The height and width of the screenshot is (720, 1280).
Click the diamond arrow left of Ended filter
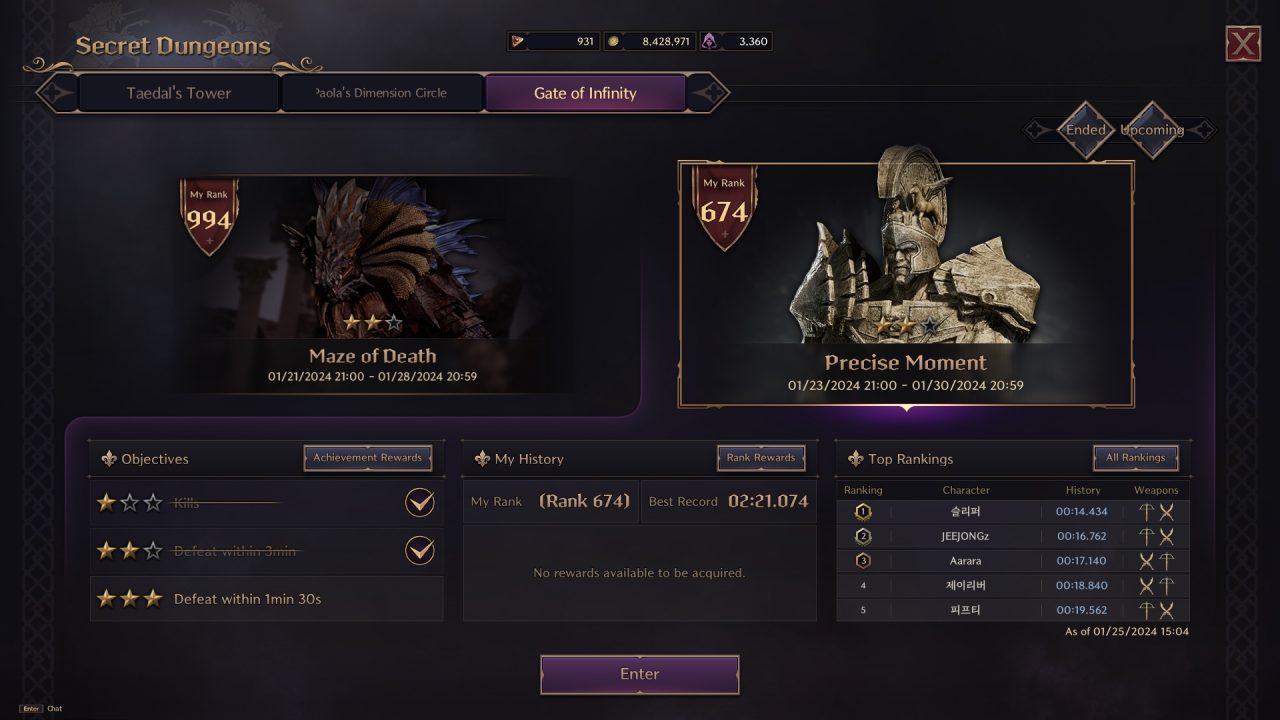coord(1036,130)
